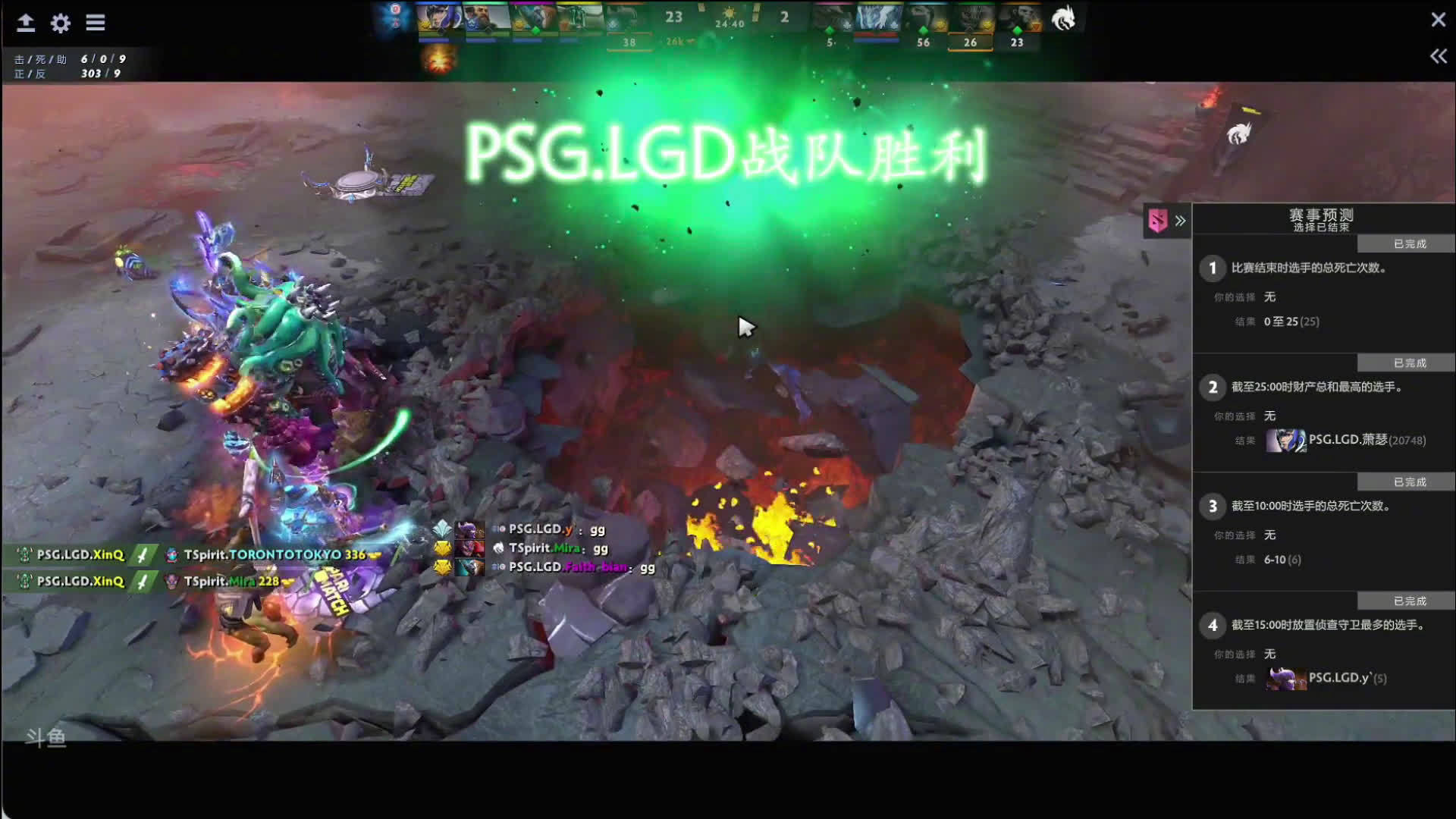This screenshot has width=1456, height=819.
Task: Click the settings gear icon top-left
Action: [x=61, y=22]
